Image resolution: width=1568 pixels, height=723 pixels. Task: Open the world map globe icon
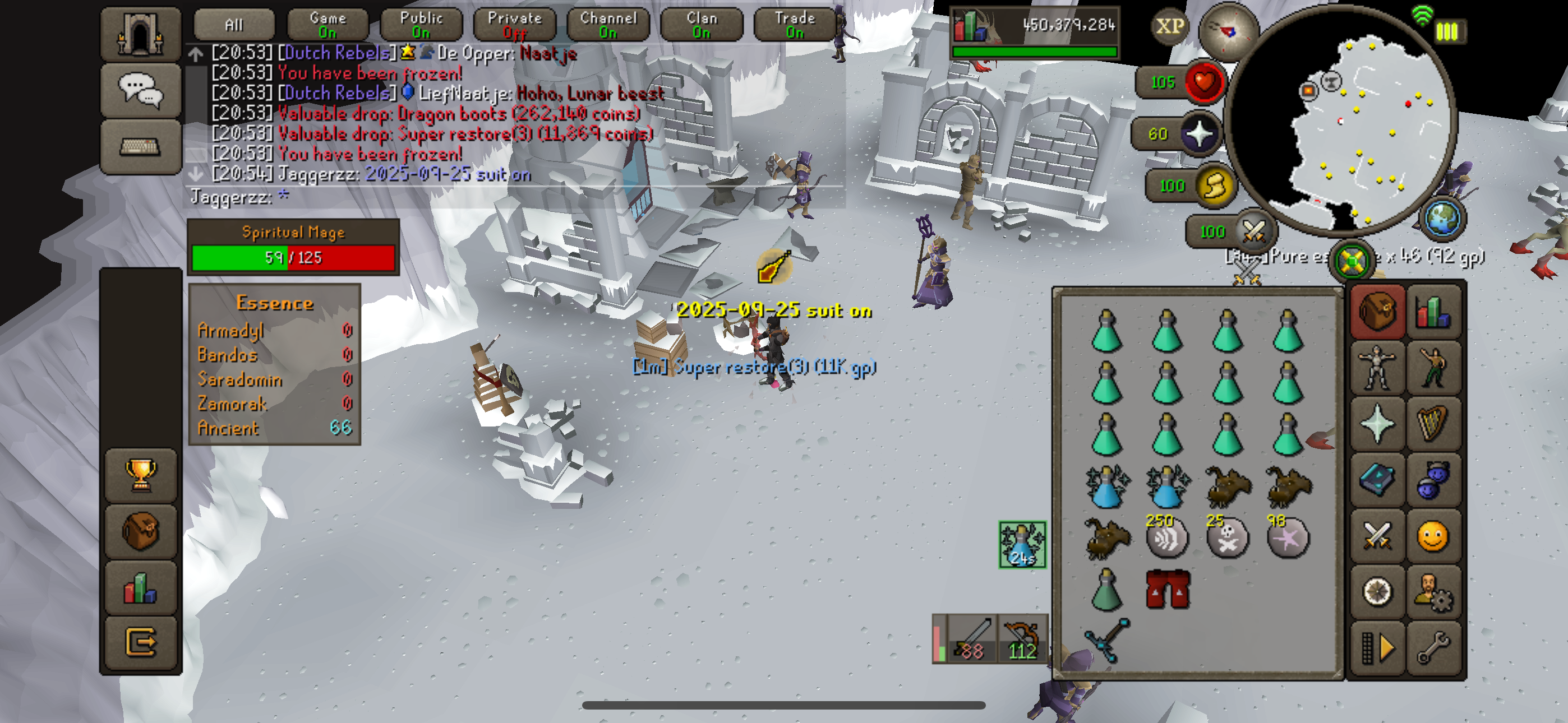1442,219
